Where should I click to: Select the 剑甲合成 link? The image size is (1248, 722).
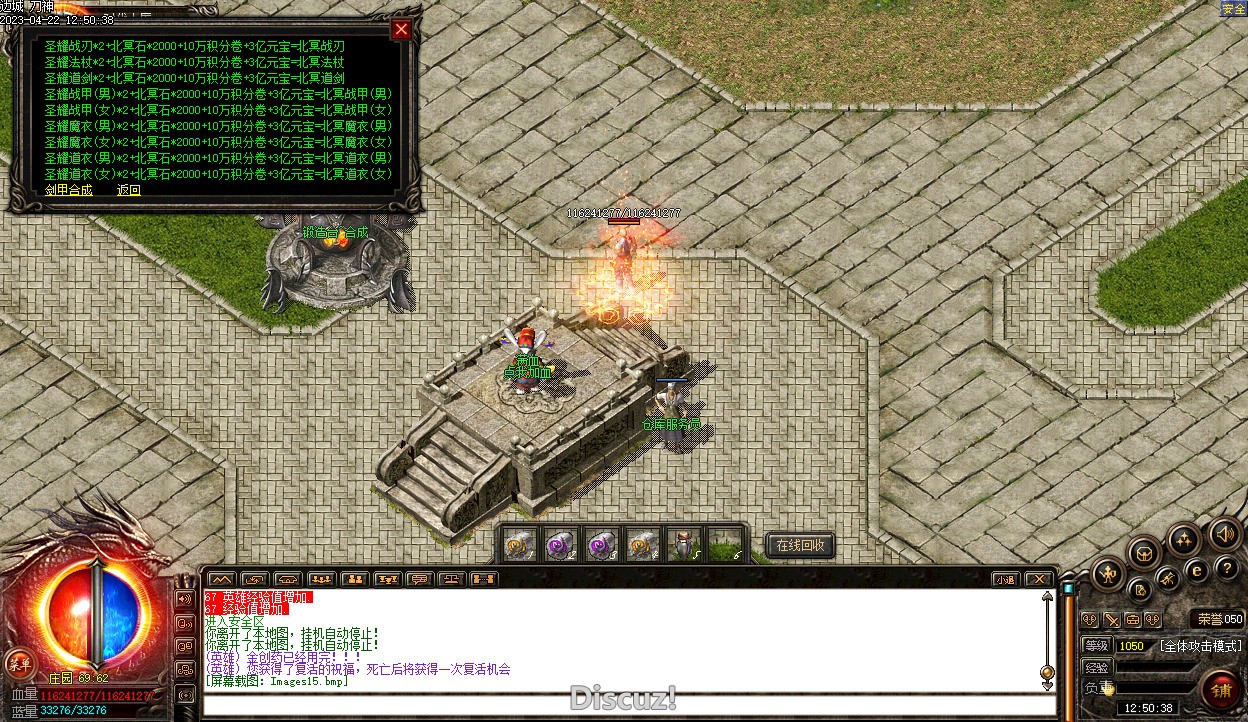coord(68,190)
